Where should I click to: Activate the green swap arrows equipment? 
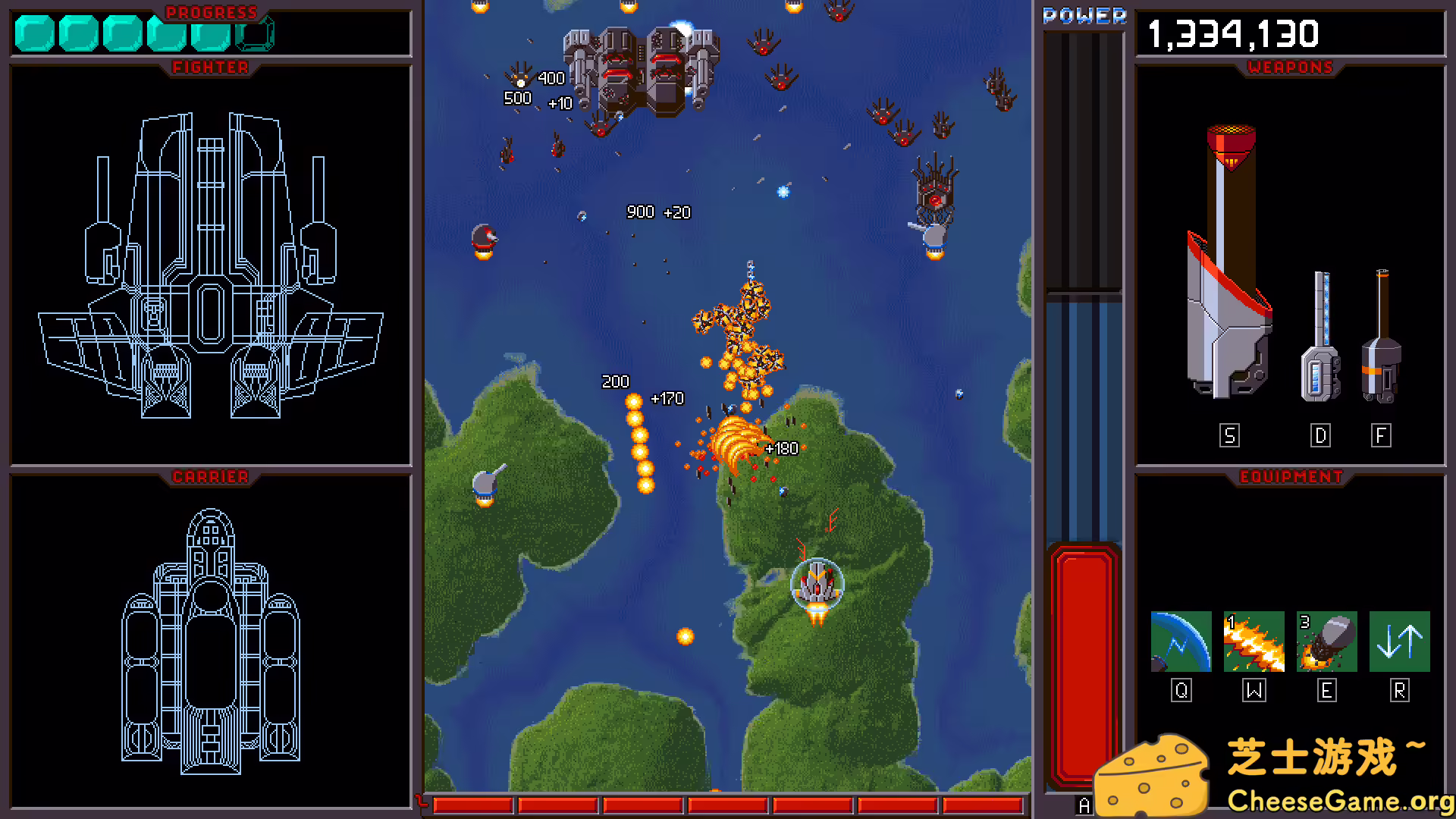tap(1399, 642)
